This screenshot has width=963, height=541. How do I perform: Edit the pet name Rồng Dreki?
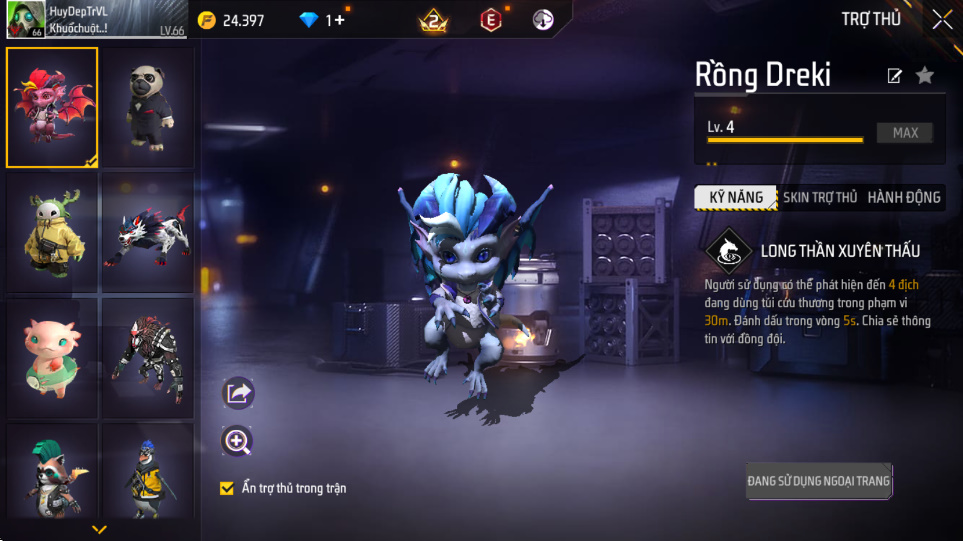(895, 76)
